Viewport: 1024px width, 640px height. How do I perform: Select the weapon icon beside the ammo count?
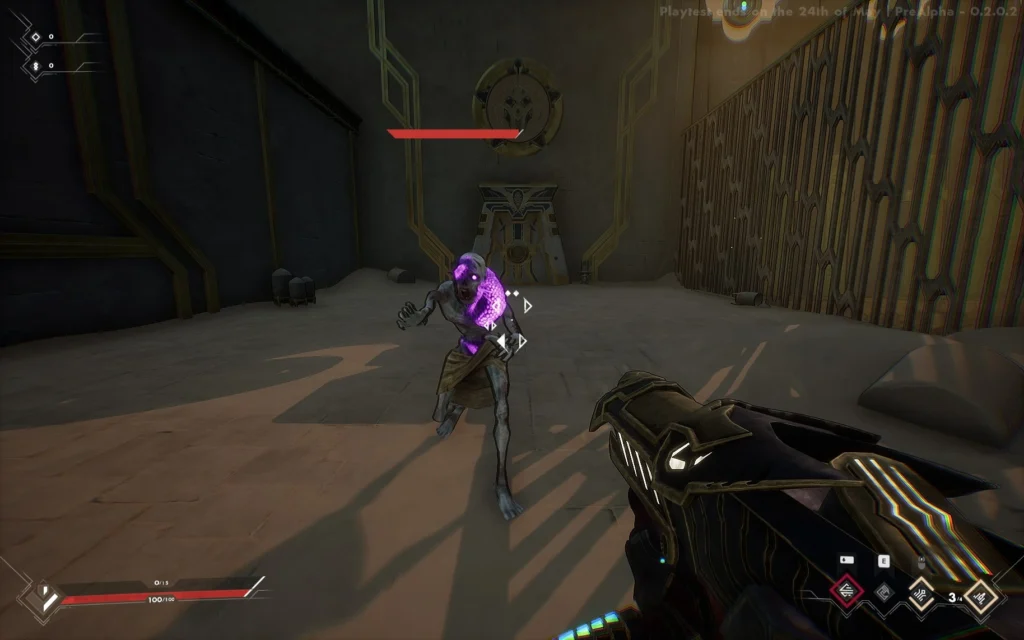[980, 597]
